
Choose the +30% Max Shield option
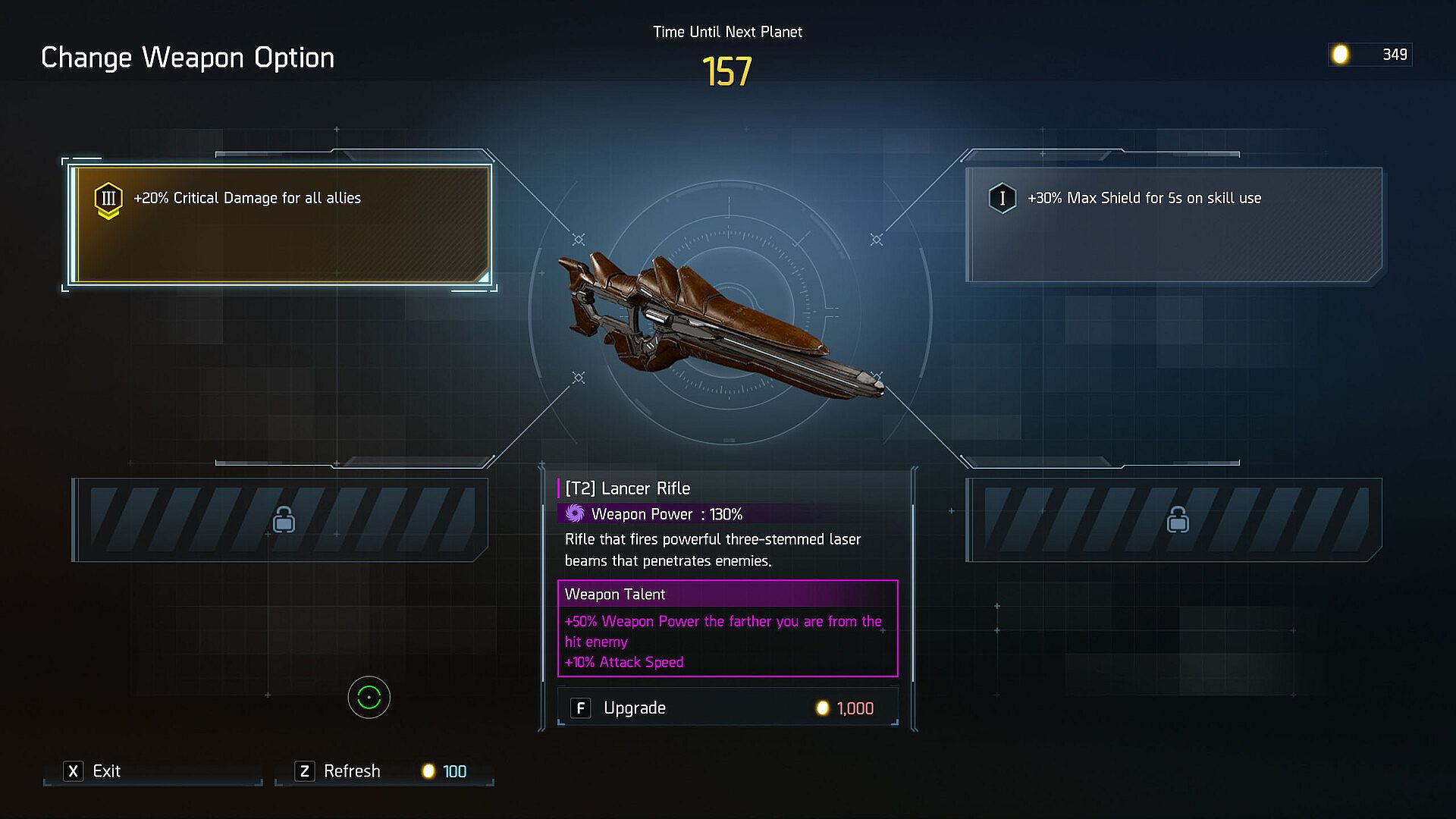coord(1173,225)
